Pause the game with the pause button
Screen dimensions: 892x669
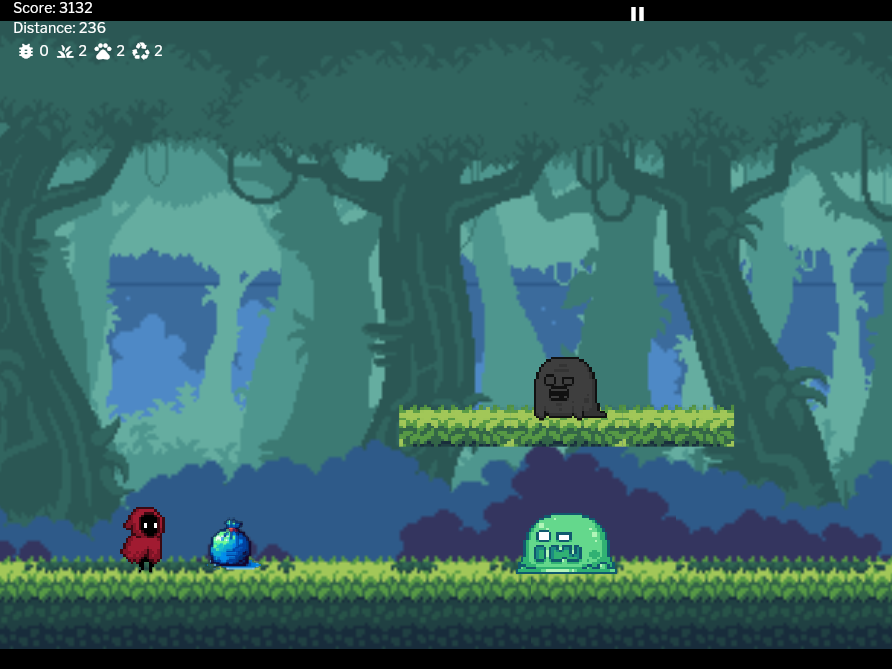pos(637,13)
